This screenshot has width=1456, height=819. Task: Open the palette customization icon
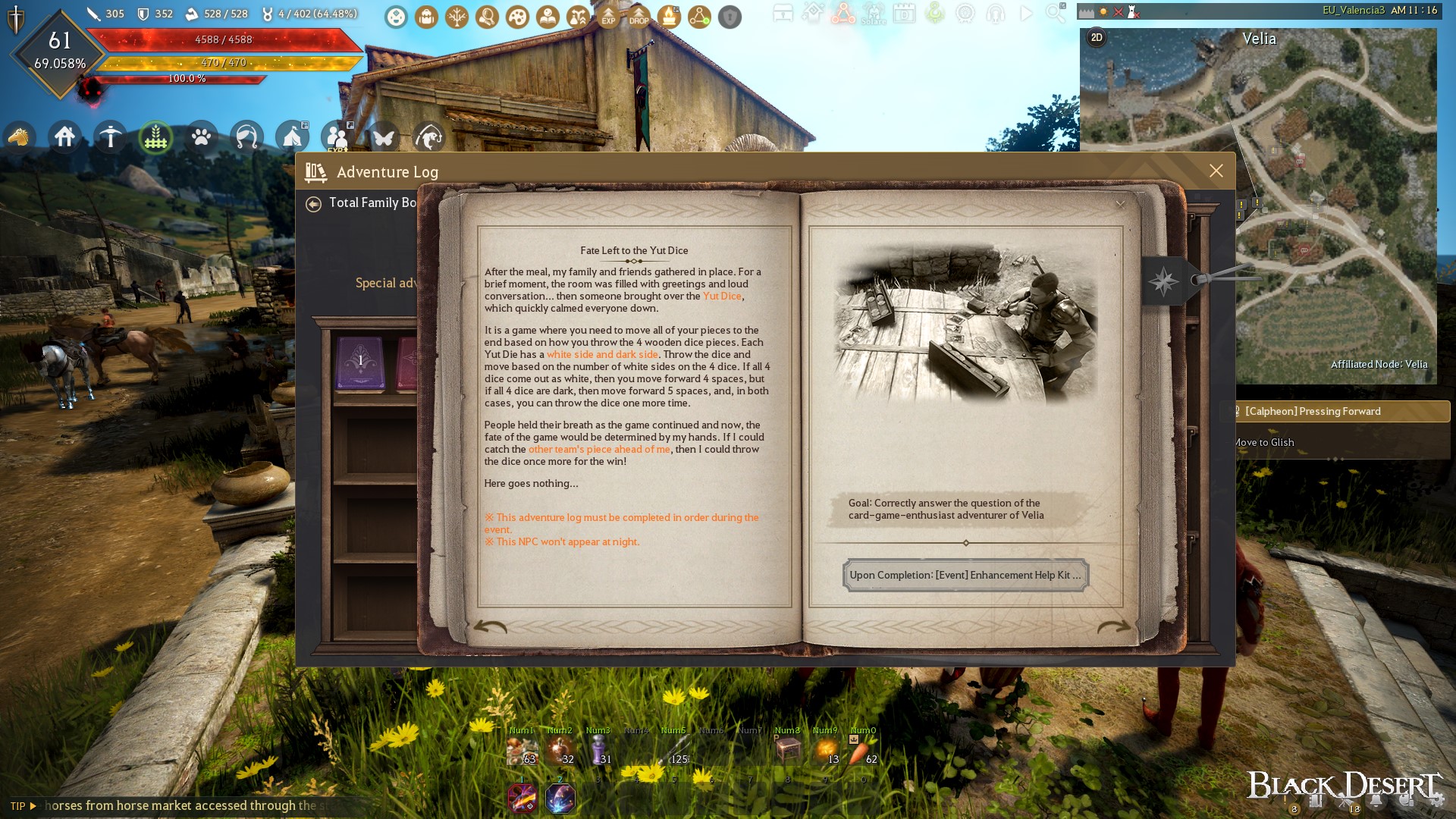516,17
